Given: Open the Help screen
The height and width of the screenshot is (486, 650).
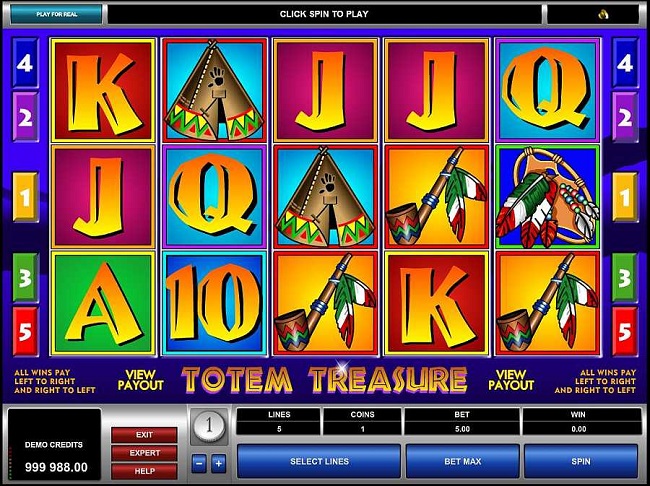Looking at the screenshot, I should click(145, 471).
